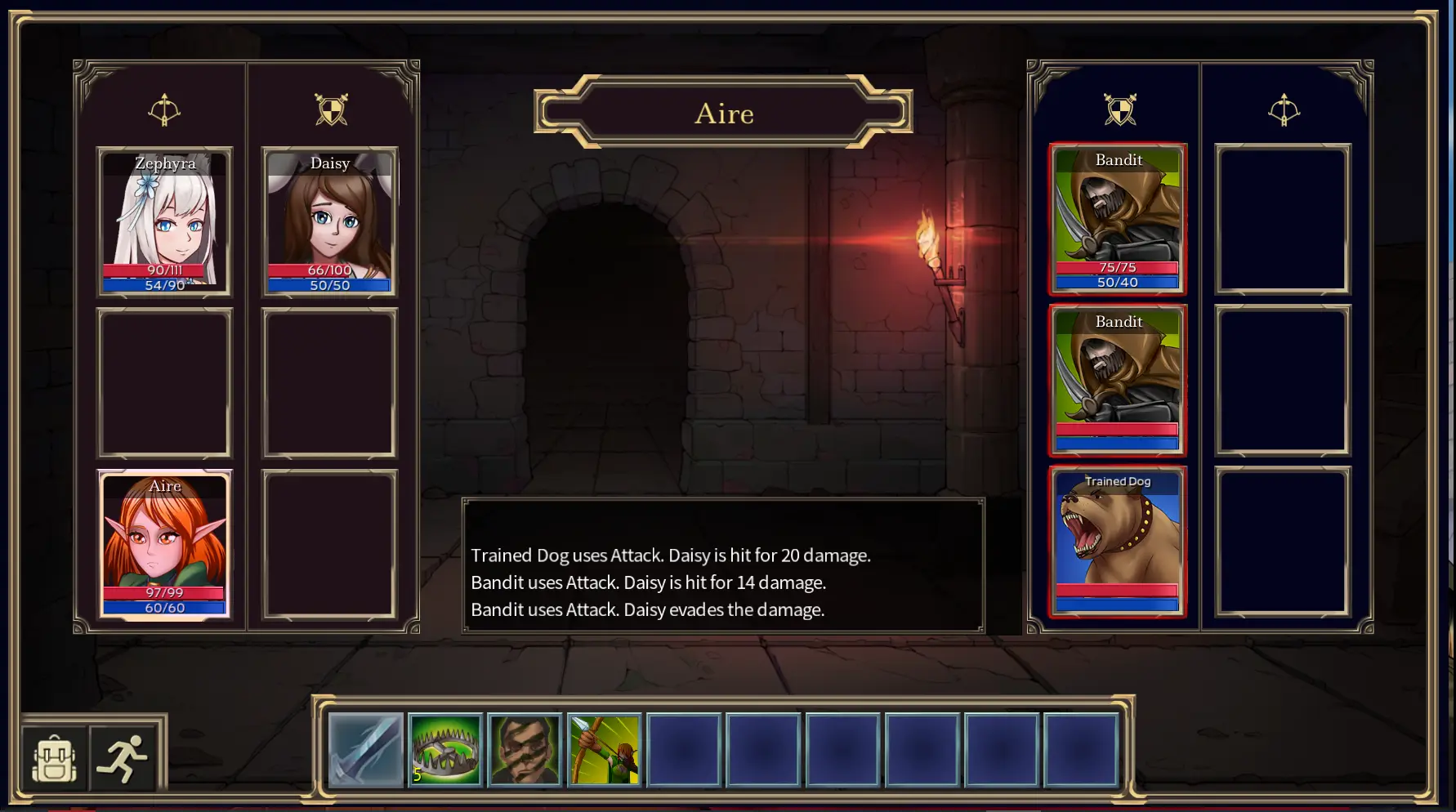Select the bow shot skill icon
This screenshot has width=1456, height=812.
click(x=603, y=748)
